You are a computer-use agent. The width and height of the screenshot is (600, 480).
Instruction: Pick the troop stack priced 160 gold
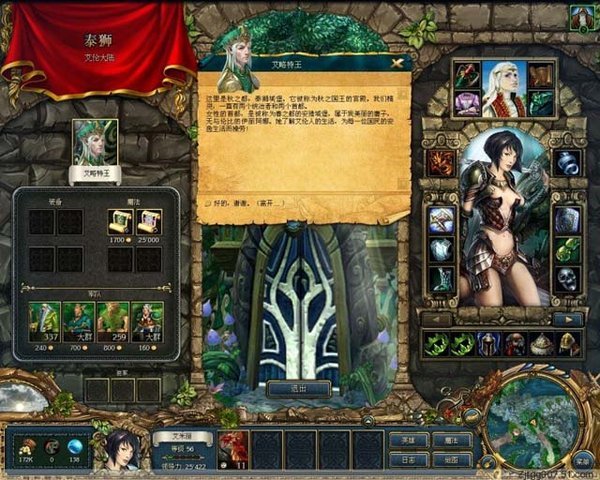pyautogui.click(x=147, y=318)
